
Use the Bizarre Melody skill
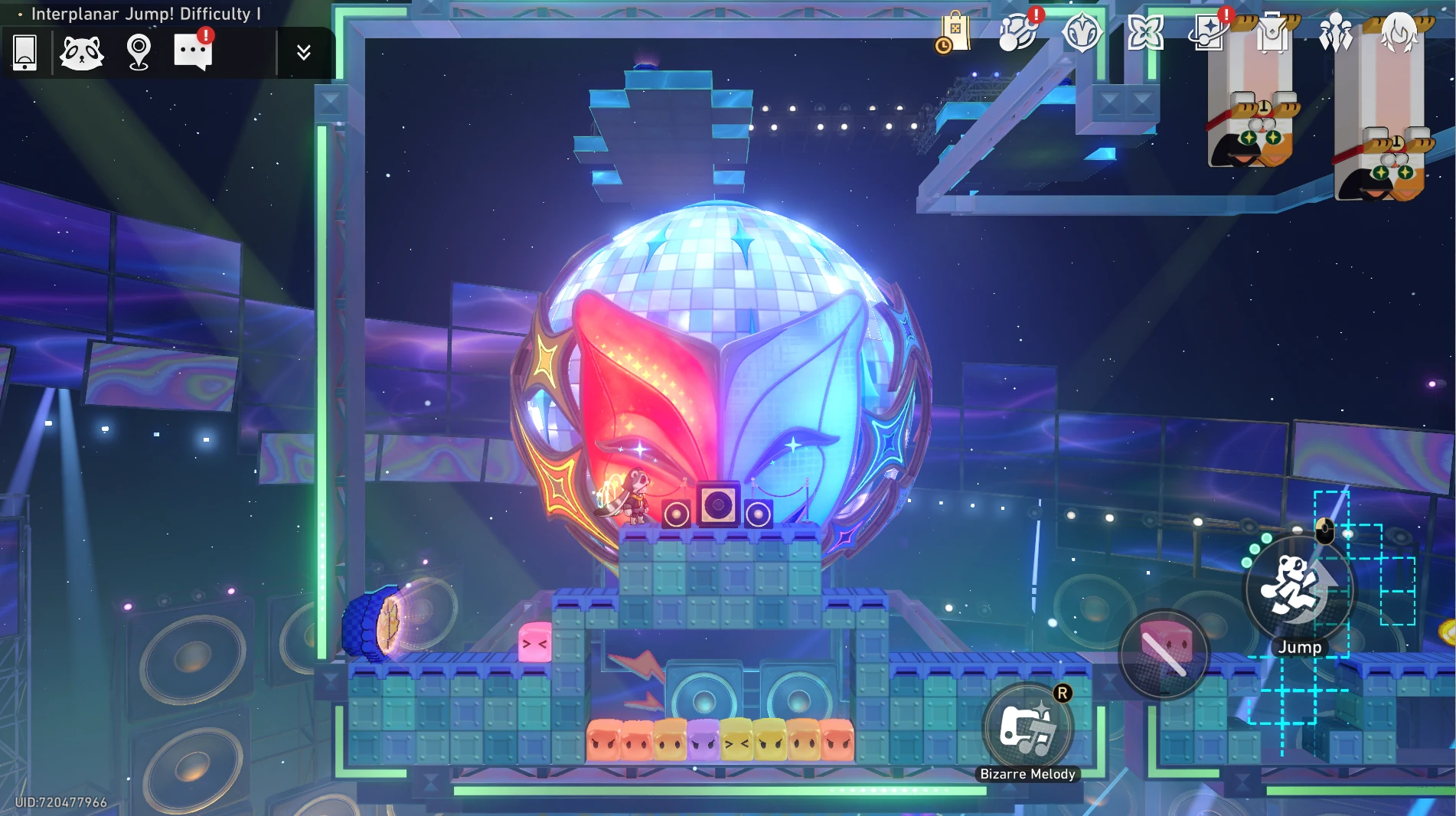(x=1027, y=728)
